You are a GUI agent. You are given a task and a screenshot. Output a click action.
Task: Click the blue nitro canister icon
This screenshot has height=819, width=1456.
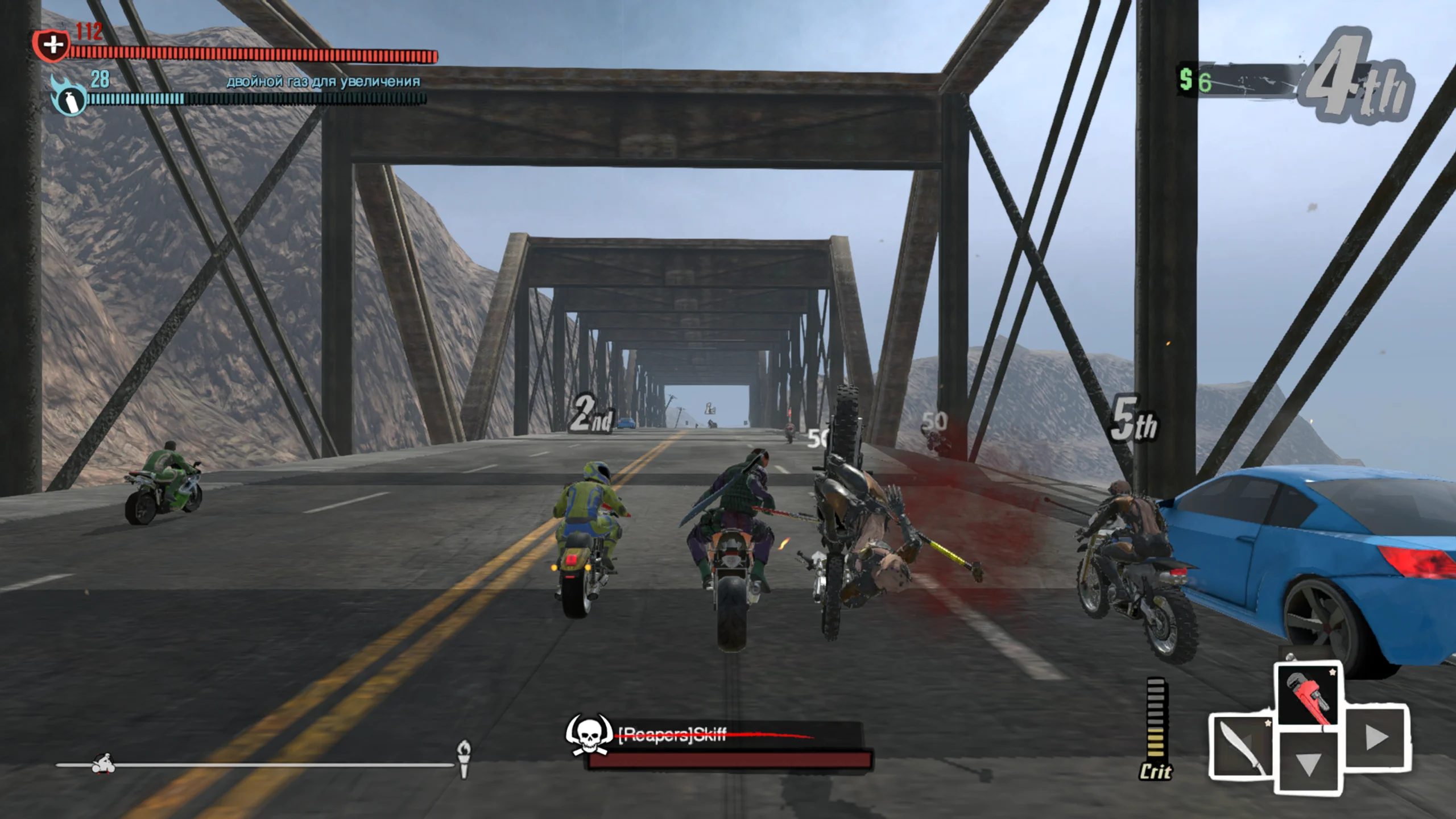tap(69, 98)
